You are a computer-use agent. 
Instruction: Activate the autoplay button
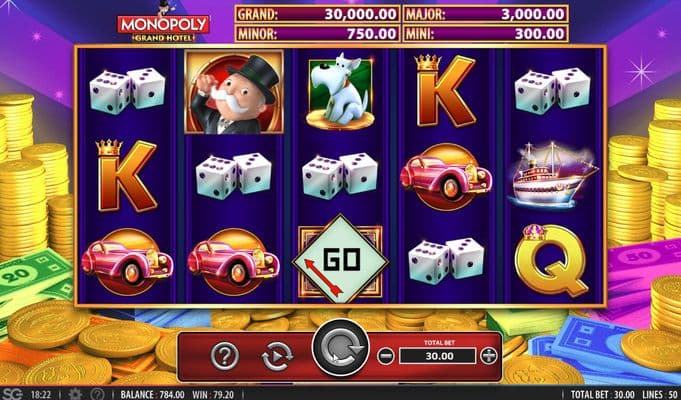(275, 355)
